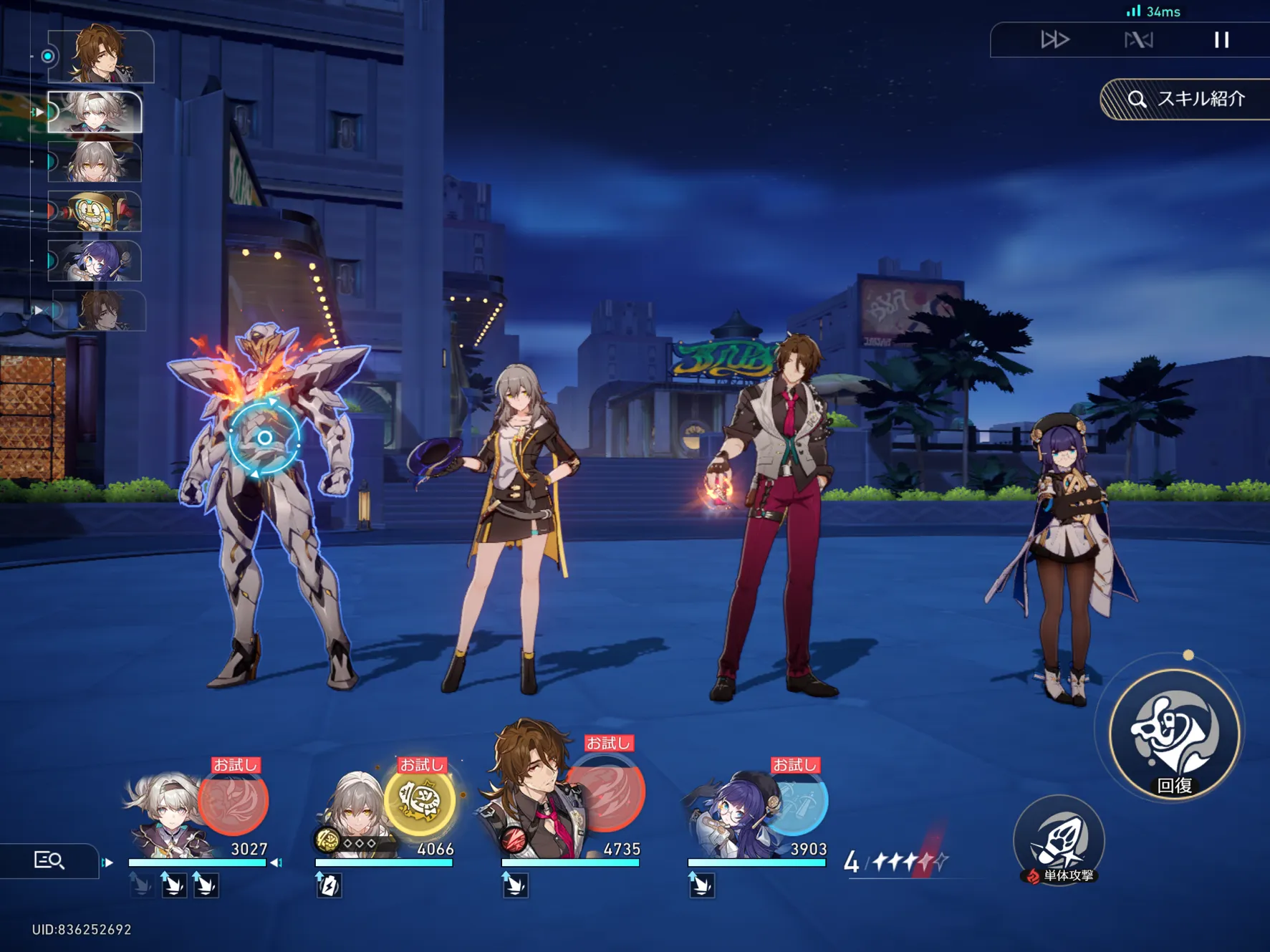This screenshot has height=952, width=1270.
Task: Choose the highlighted Firefly turn-order portrait
Action: (x=95, y=112)
